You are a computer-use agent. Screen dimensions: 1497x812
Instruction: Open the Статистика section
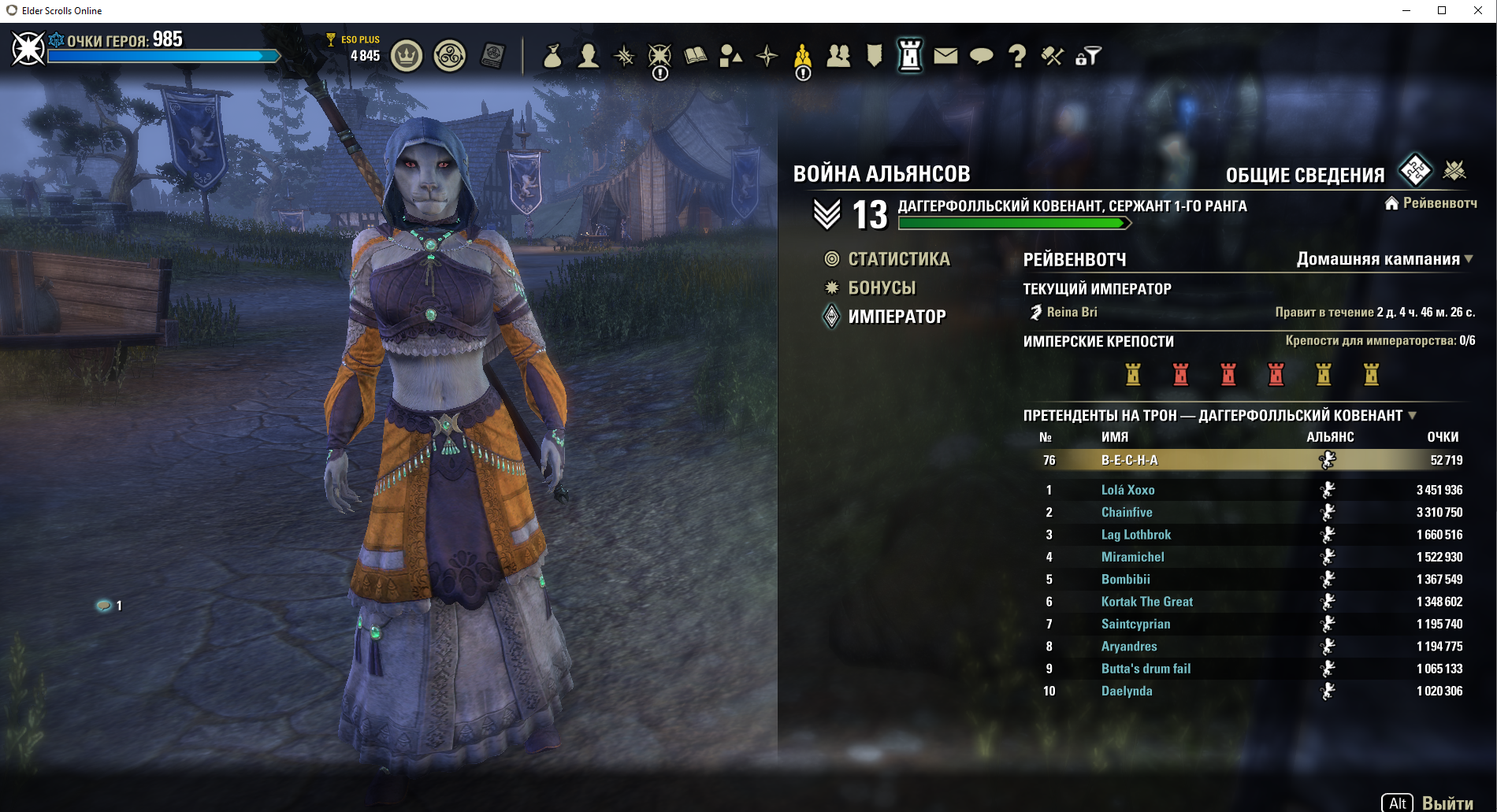click(898, 259)
